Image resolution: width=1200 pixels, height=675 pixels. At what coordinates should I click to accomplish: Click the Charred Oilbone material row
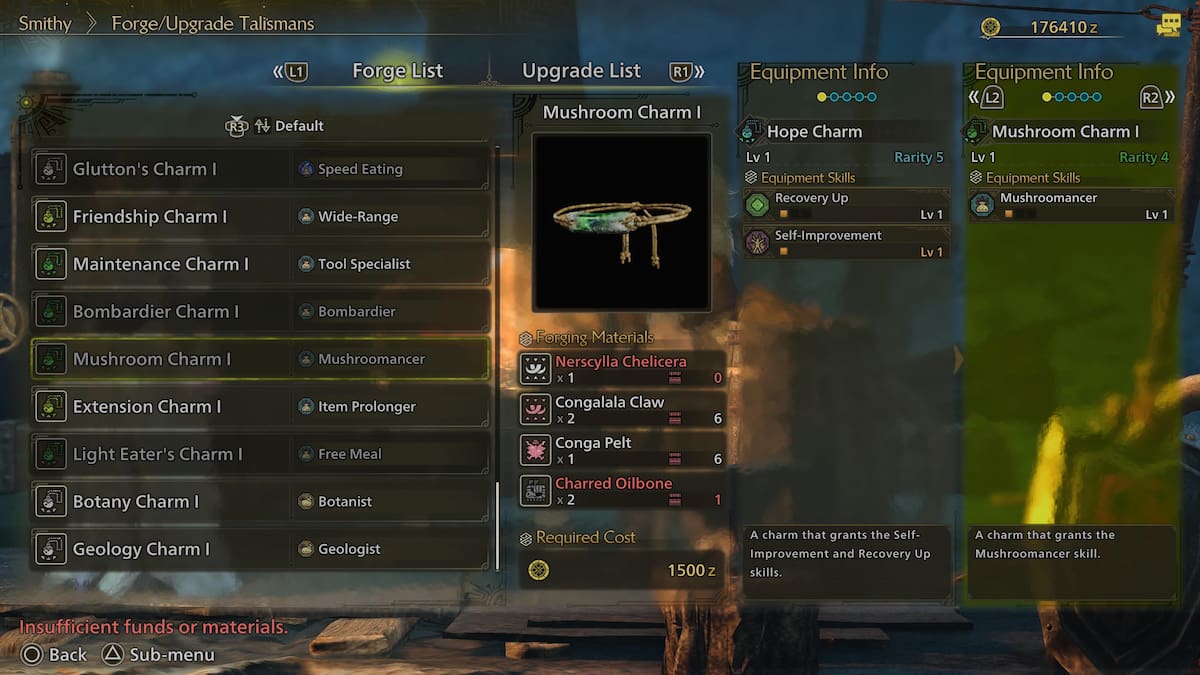(x=622, y=491)
